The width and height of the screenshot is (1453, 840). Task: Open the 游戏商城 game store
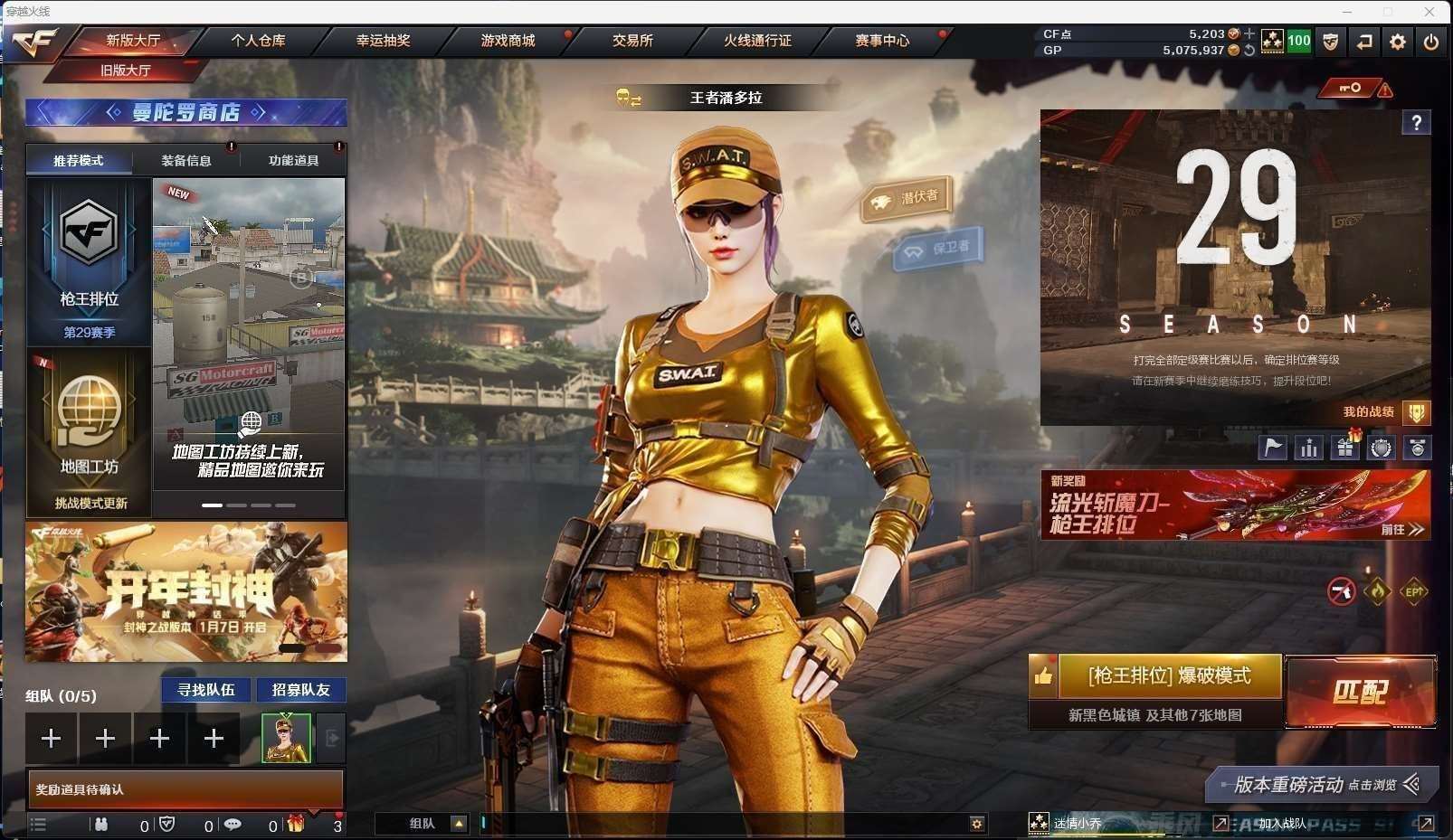point(508,41)
